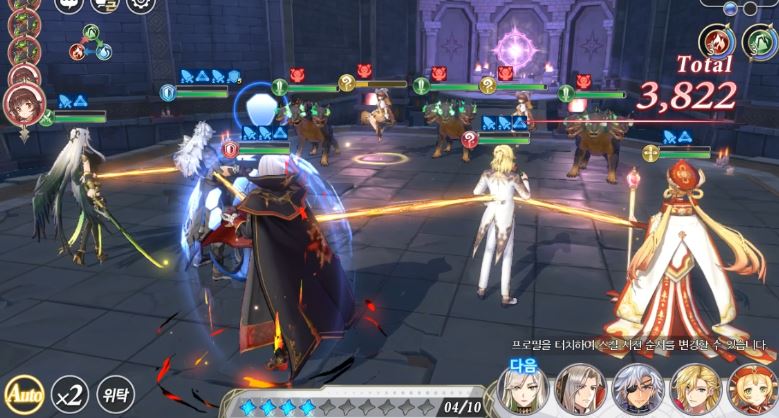The width and height of the screenshot is (779, 418).
Task: Select the eyepatch hero portrait
Action: click(x=634, y=388)
